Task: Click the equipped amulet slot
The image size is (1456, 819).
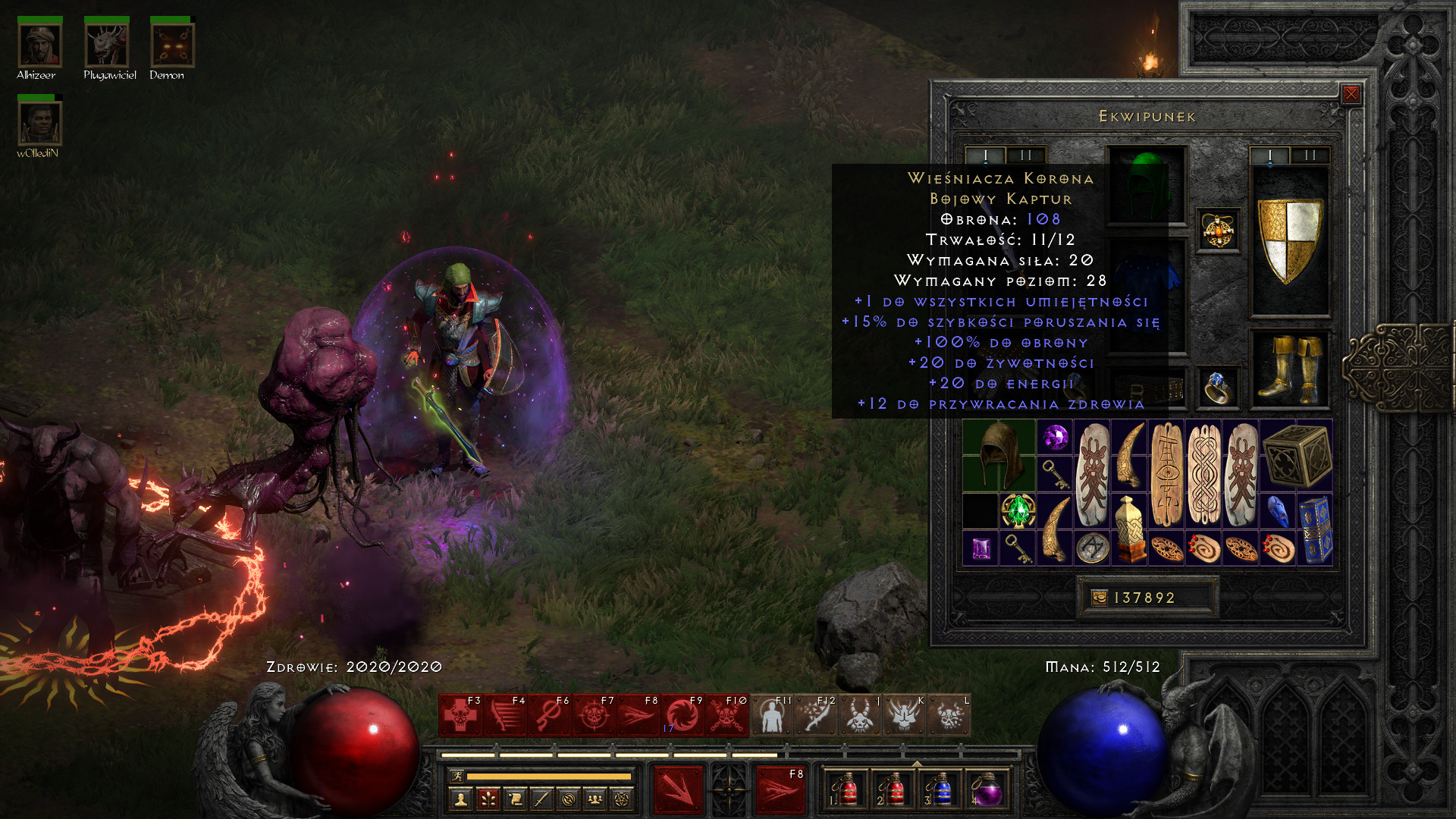Action: click(x=1218, y=231)
